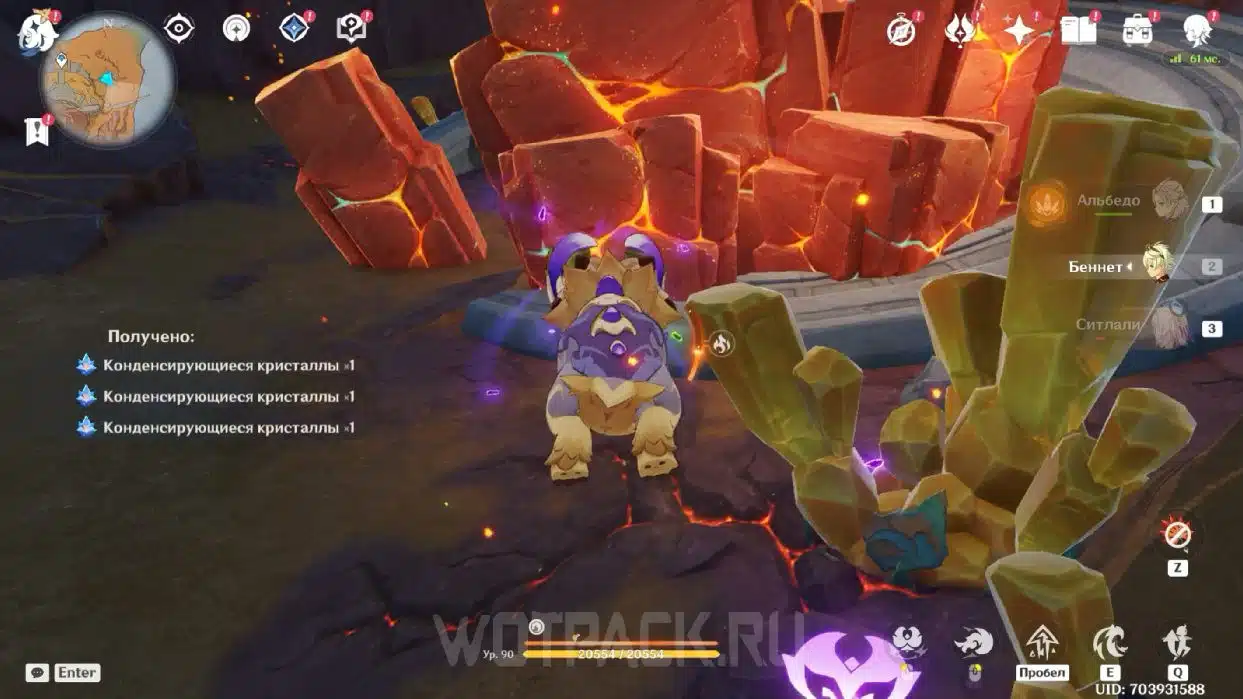Viewport: 1243px width, 699px height.
Task: Open the blue four-point star diamond icon
Action: click(294, 28)
